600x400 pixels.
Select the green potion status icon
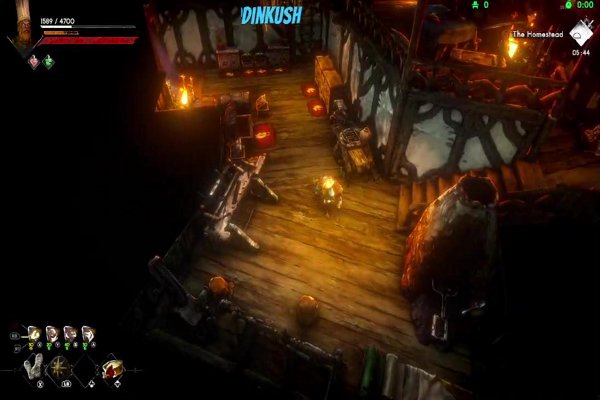click(48, 61)
